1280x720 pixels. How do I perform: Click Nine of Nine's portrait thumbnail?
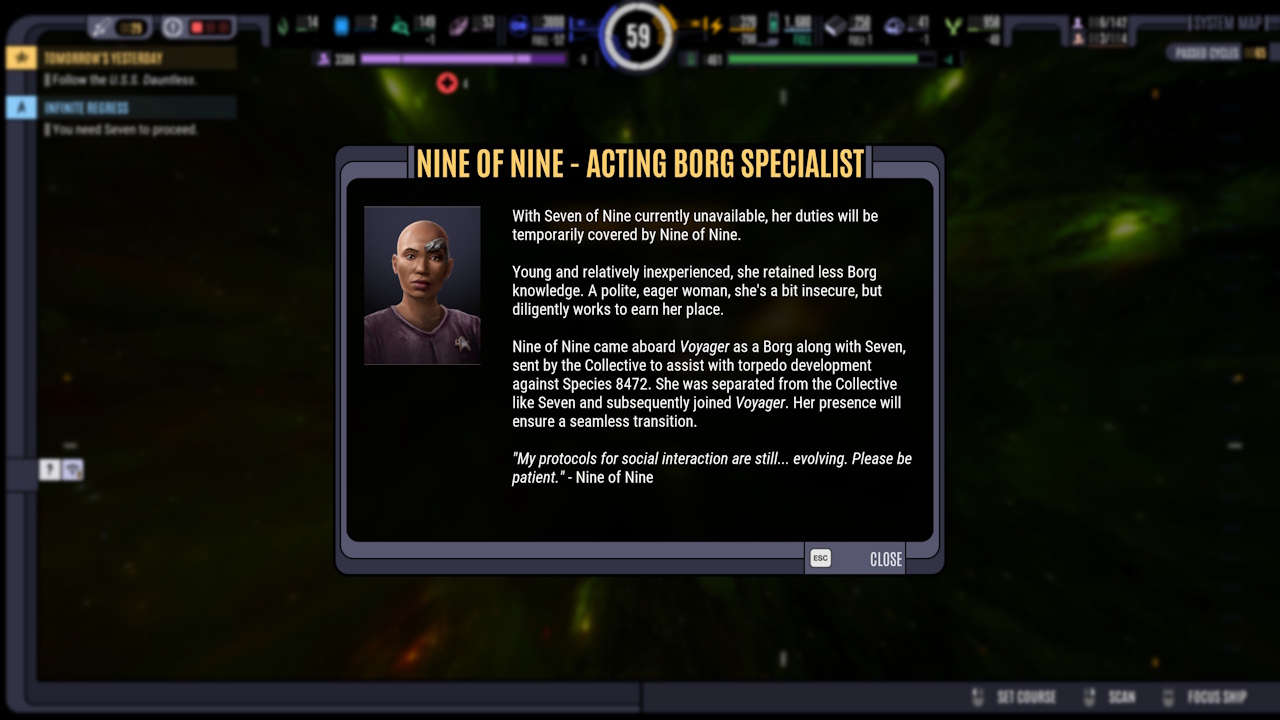click(422, 285)
